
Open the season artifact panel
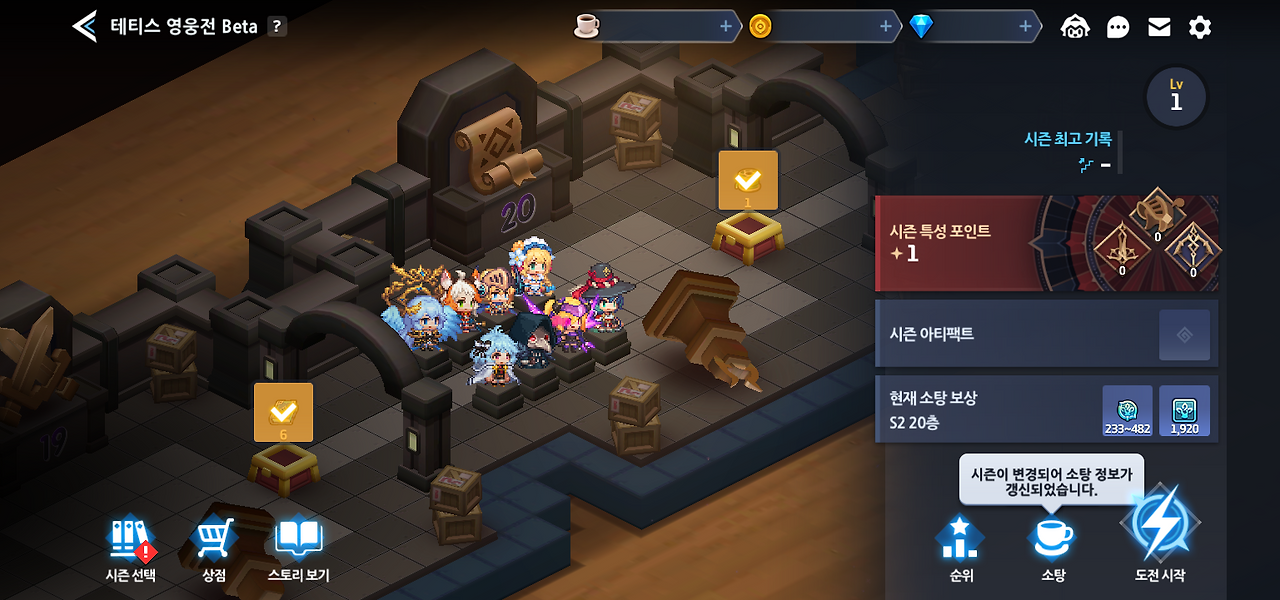1046,334
